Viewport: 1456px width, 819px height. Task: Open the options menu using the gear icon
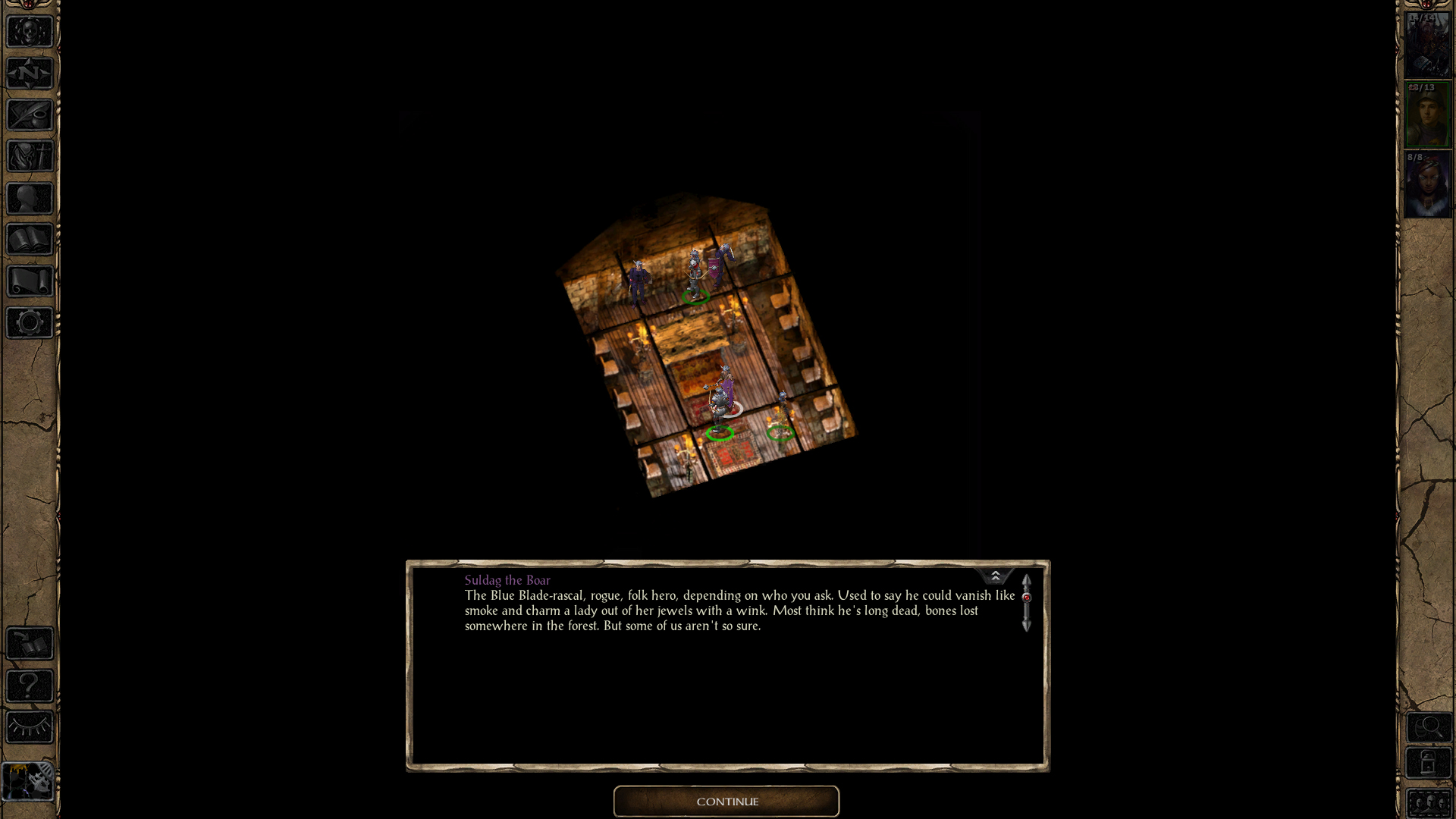tap(30, 323)
